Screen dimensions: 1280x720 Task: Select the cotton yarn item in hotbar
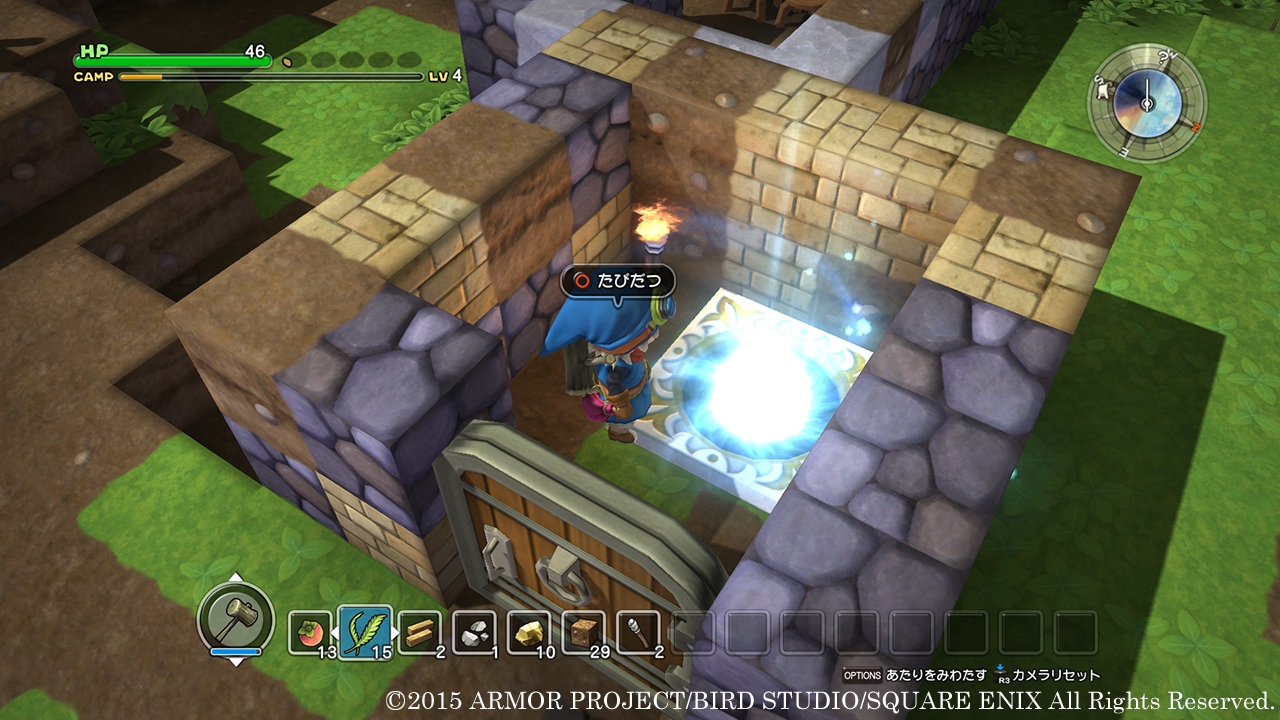click(639, 629)
